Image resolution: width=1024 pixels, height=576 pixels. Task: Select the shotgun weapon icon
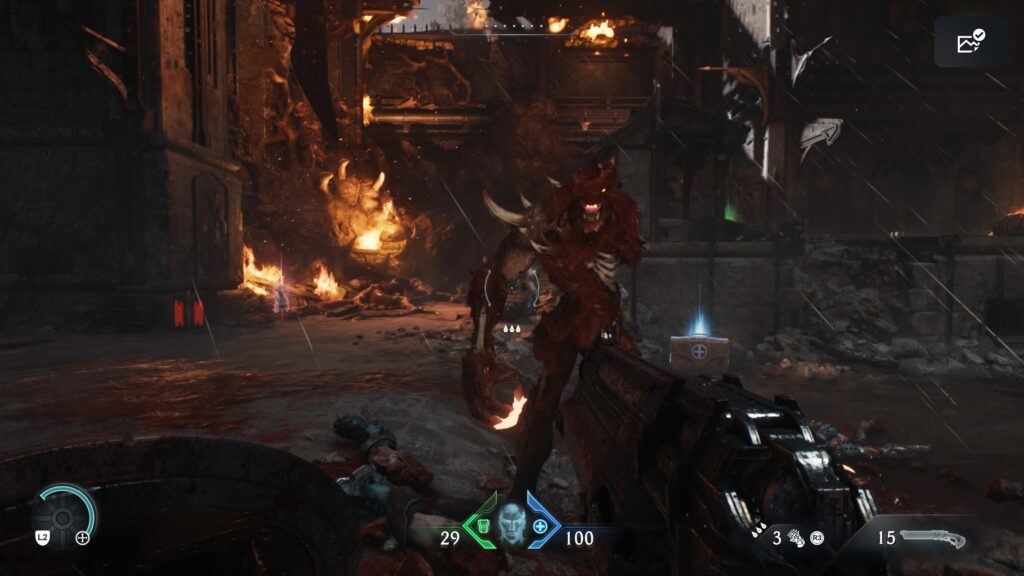(932, 539)
